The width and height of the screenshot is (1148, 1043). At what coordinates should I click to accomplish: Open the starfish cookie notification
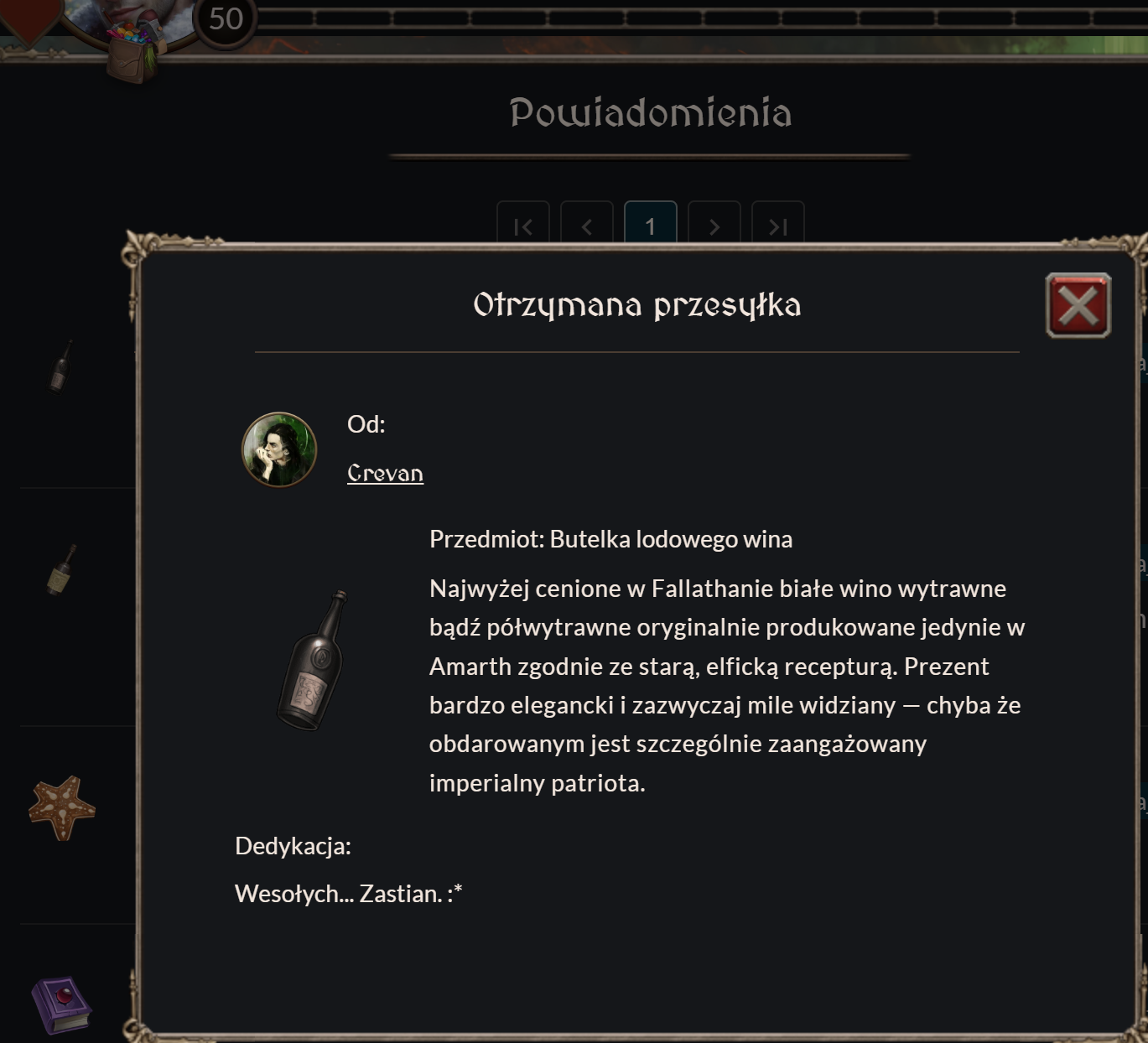62,807
